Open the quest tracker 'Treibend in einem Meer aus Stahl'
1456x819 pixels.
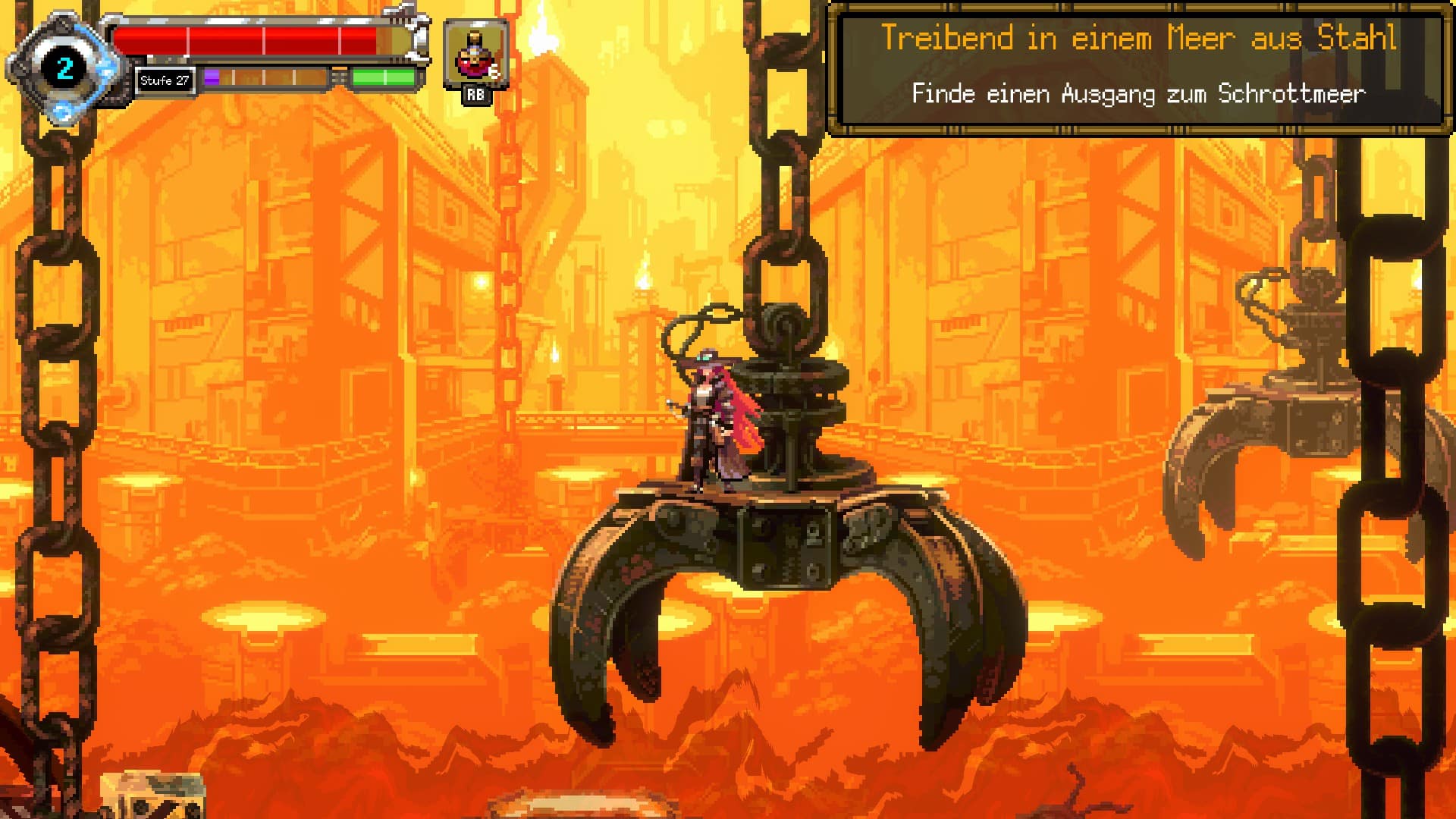click(x=1137, y=68)
